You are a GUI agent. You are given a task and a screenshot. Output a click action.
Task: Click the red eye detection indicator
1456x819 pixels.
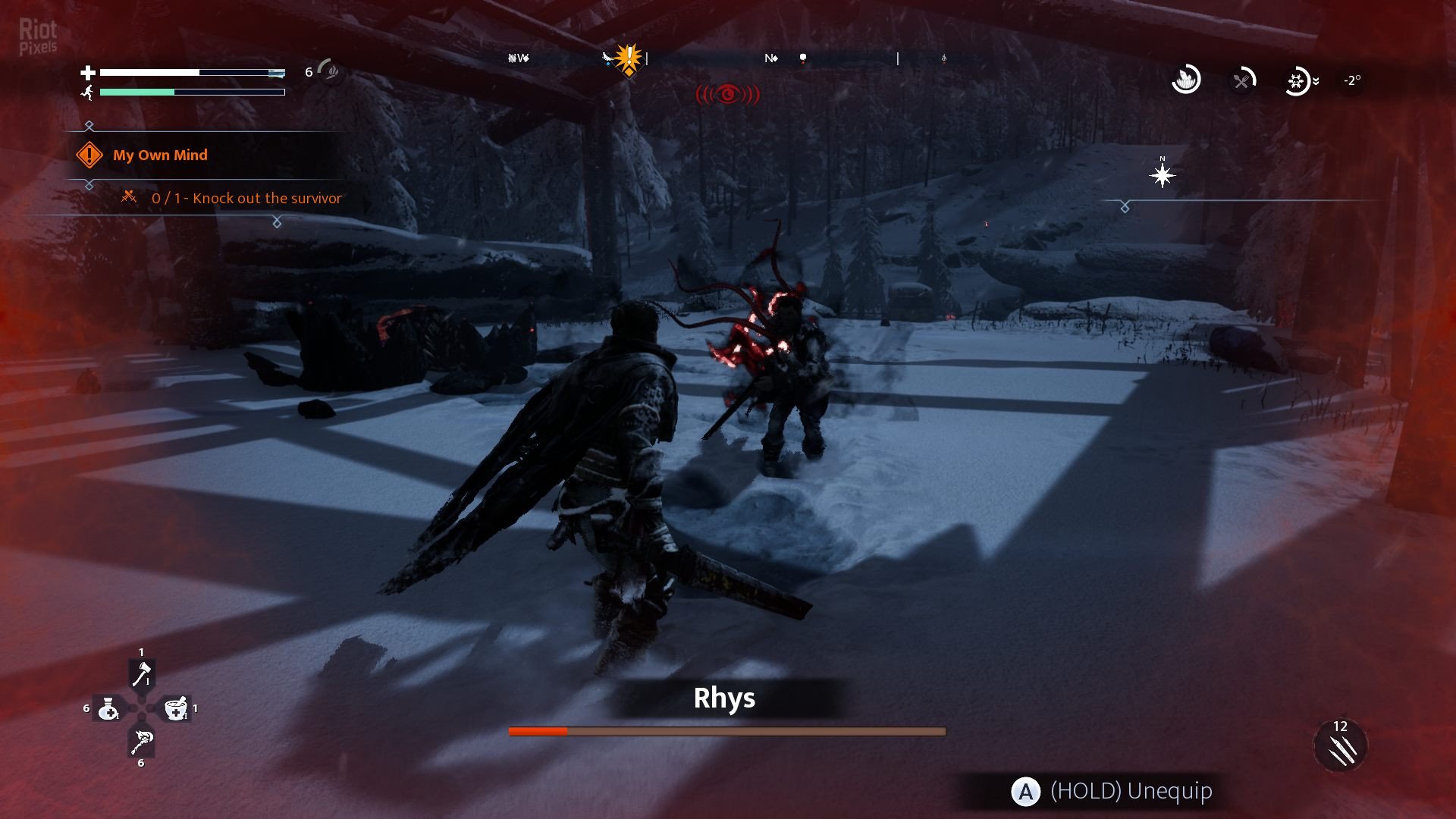click(x=728, y=94)
